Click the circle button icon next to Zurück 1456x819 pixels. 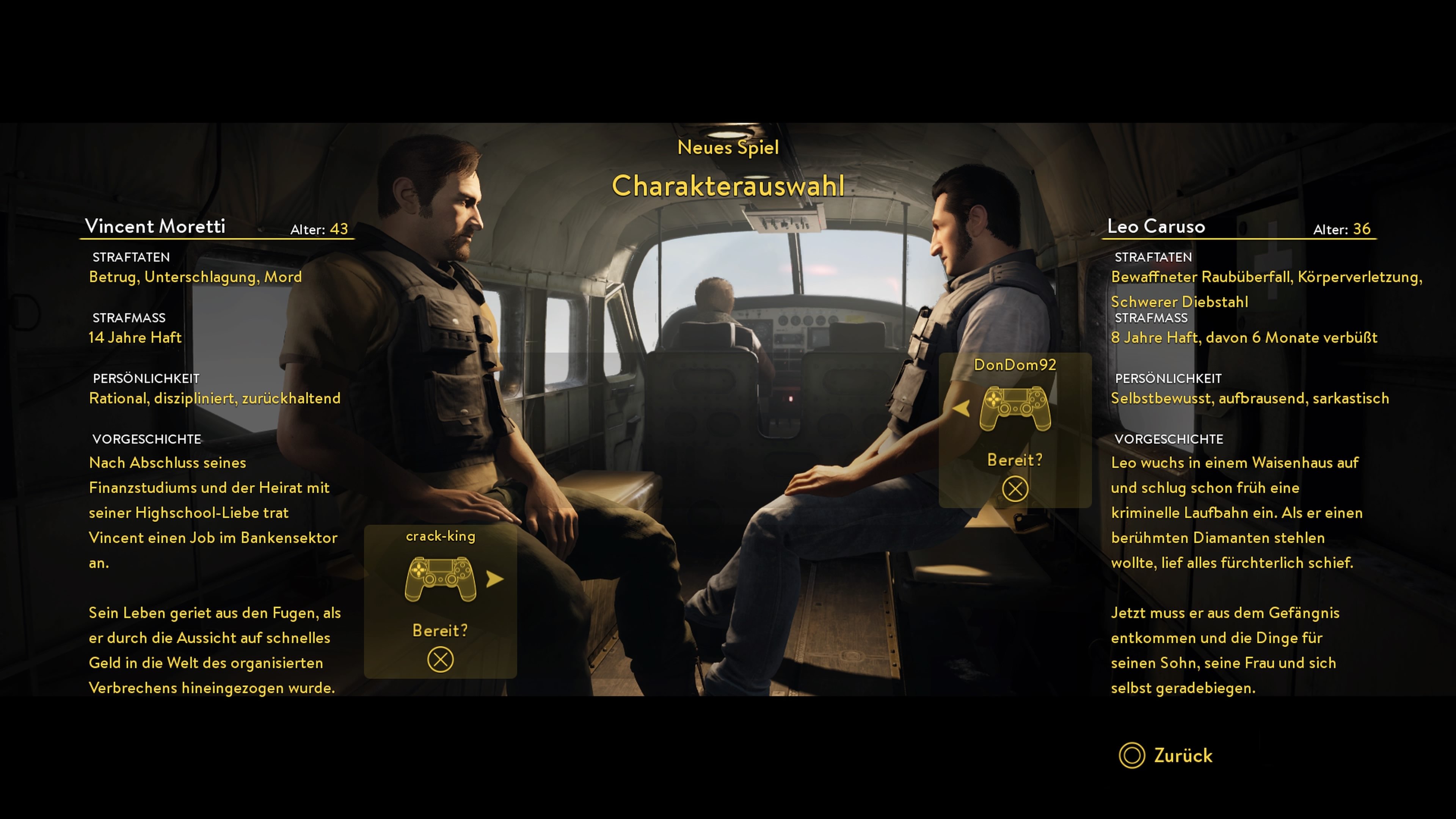tap(1132, 756)
